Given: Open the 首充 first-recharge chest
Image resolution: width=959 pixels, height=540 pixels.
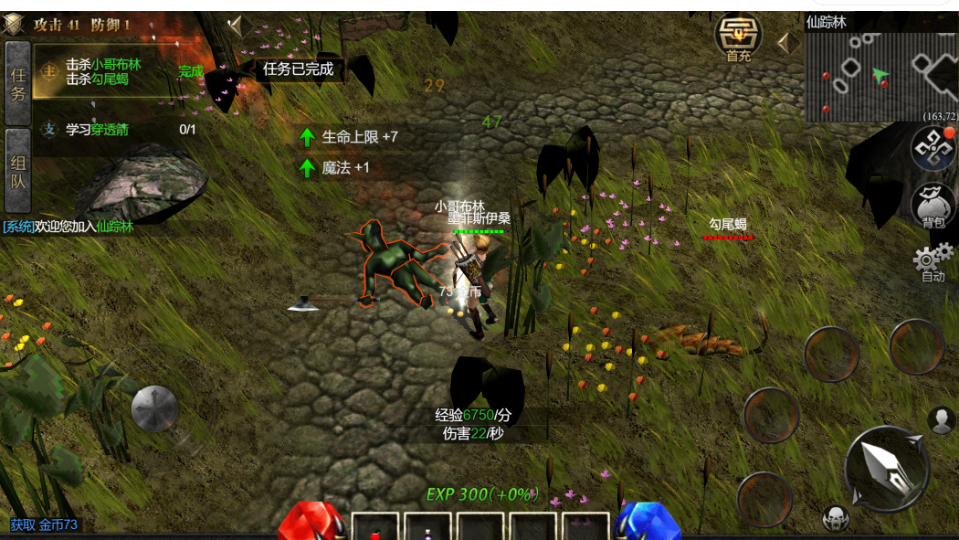Looking at the screenshot, I should 738,38.
